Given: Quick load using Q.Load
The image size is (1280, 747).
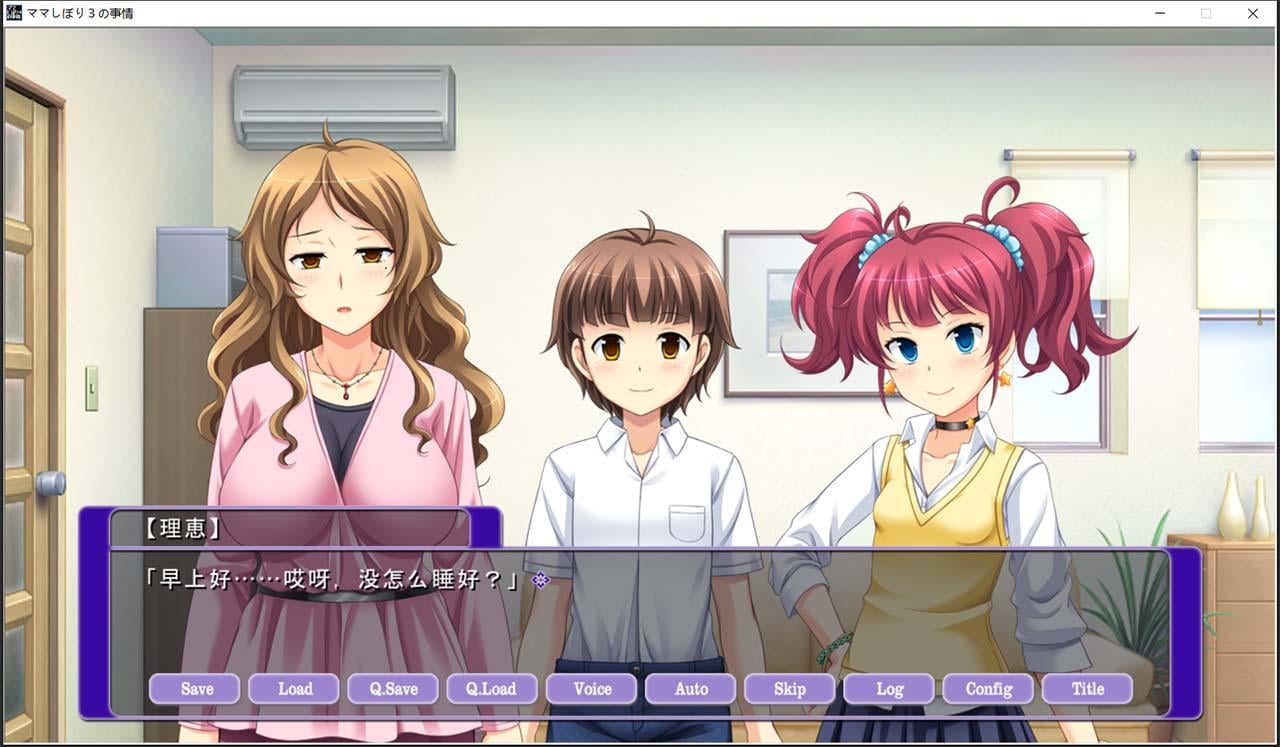Looking at the screenshot, I should click(x=492, y=689).
